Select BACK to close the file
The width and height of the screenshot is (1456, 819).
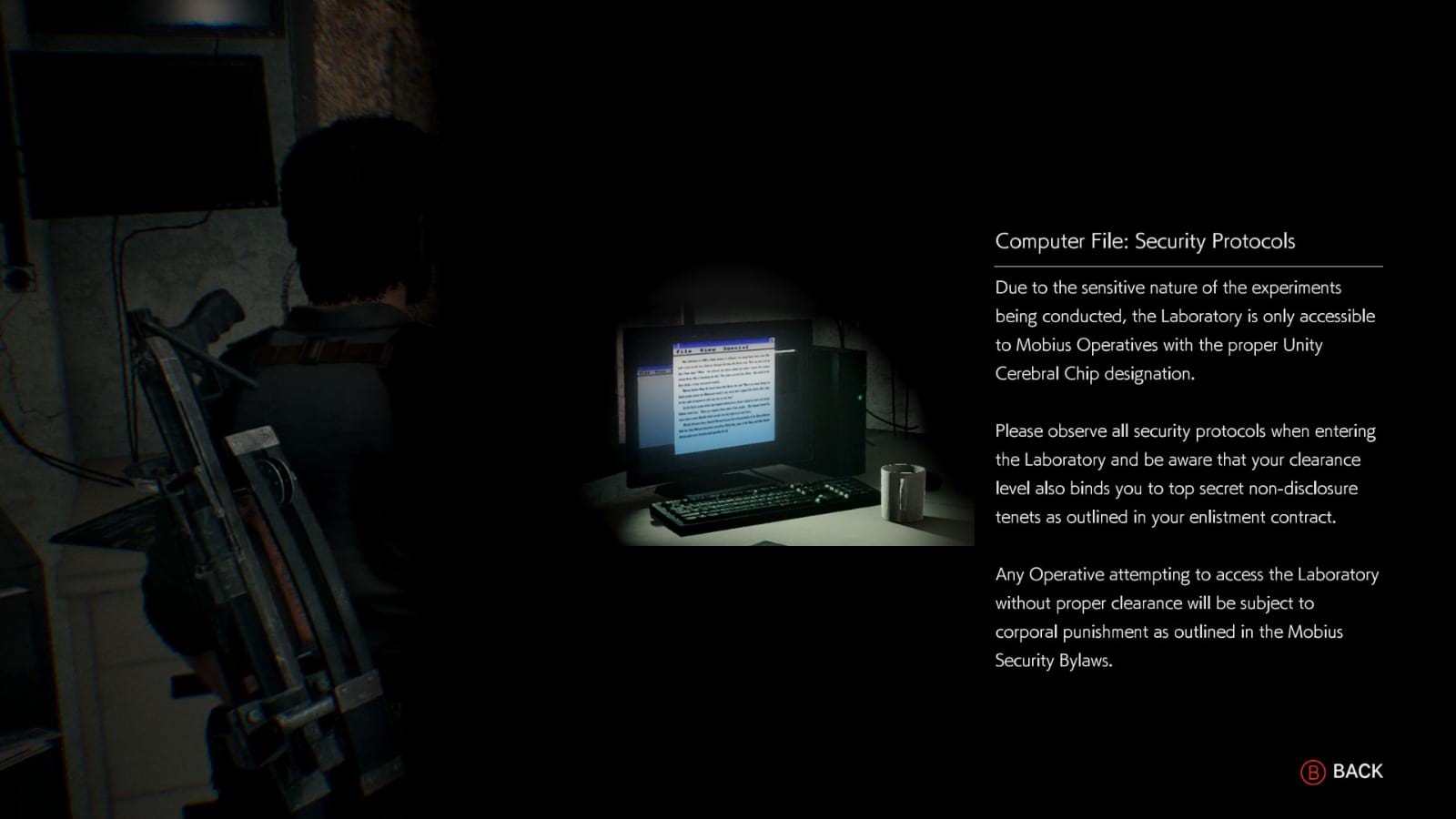pyautogui.click(x=1352, y=771)
